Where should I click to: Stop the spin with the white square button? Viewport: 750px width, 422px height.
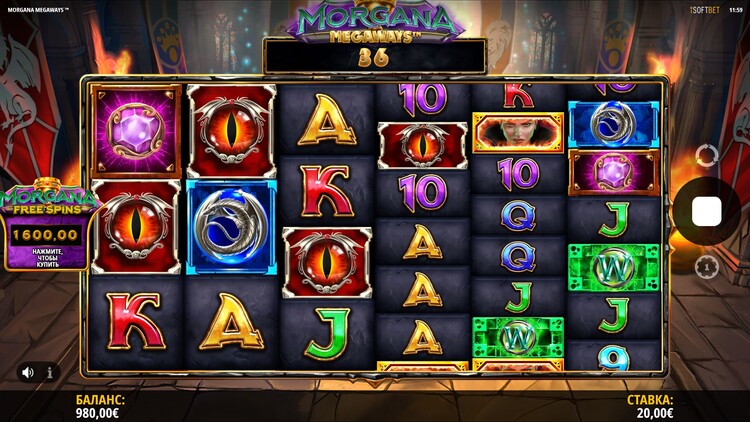pyautogui.click(x=707, y=211)
